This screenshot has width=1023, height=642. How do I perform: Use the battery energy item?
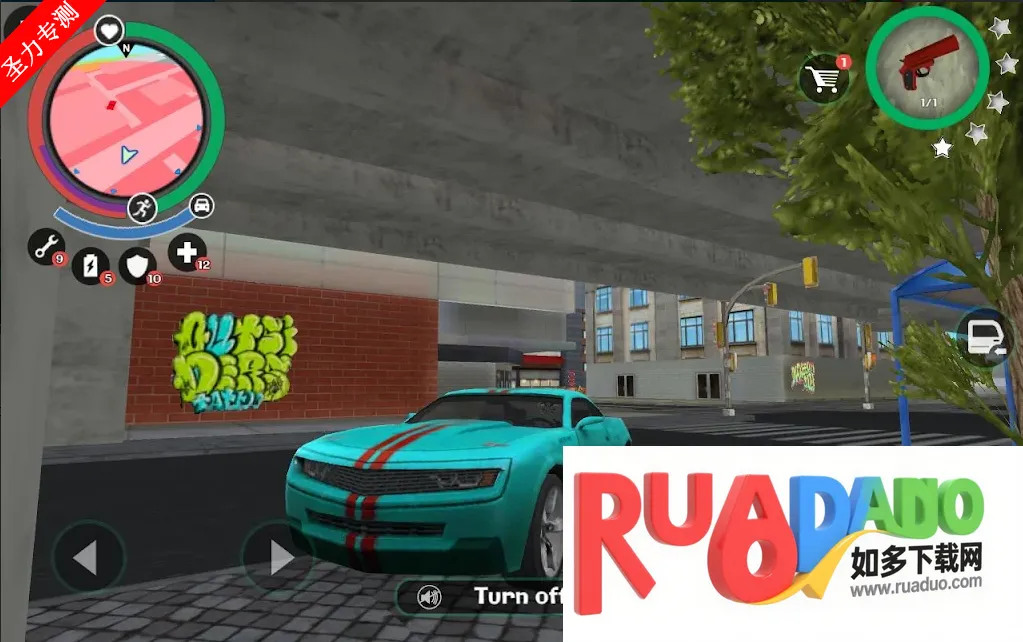91,265
